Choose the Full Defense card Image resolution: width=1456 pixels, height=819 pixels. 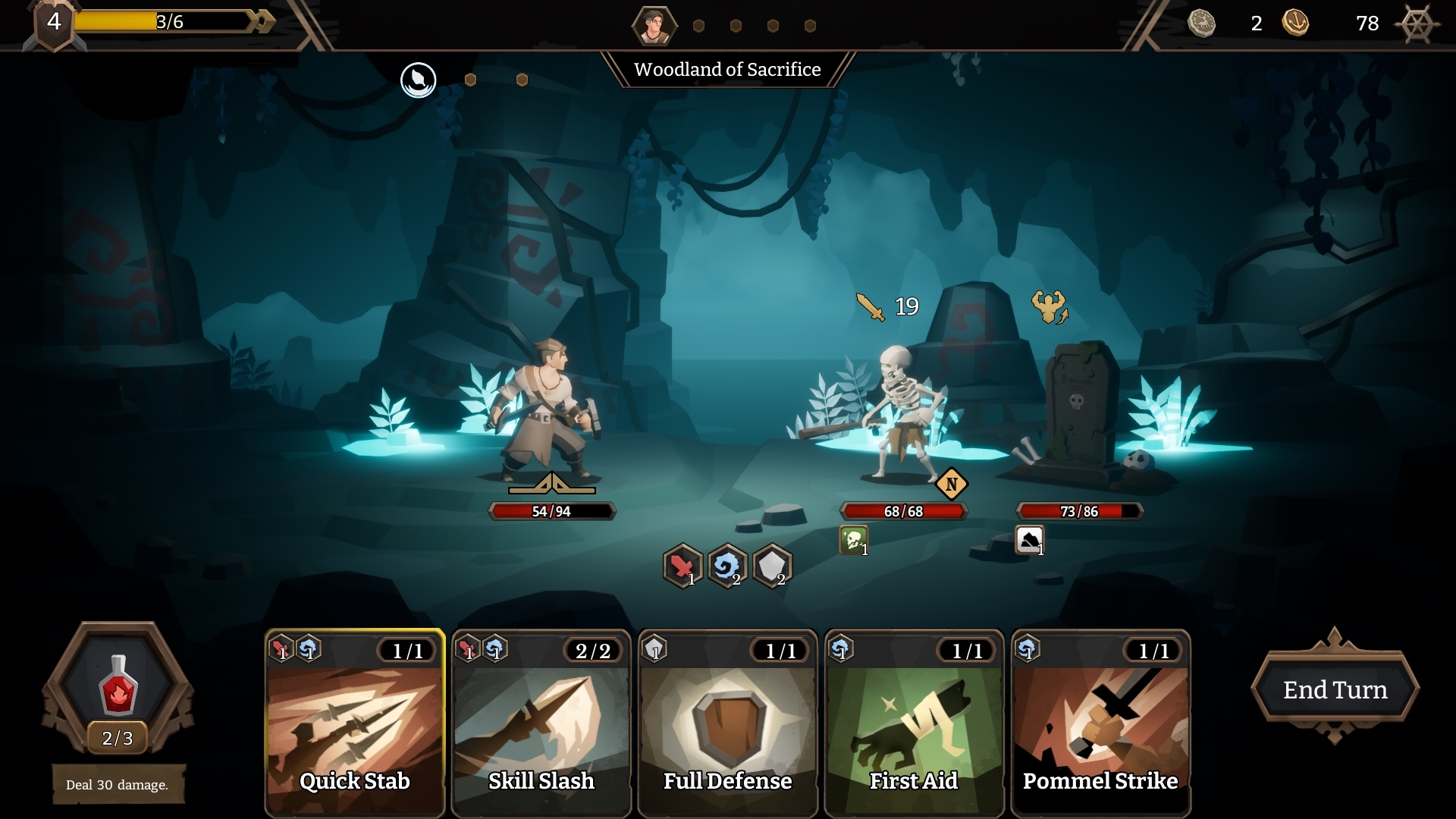(x=727, y=724)
